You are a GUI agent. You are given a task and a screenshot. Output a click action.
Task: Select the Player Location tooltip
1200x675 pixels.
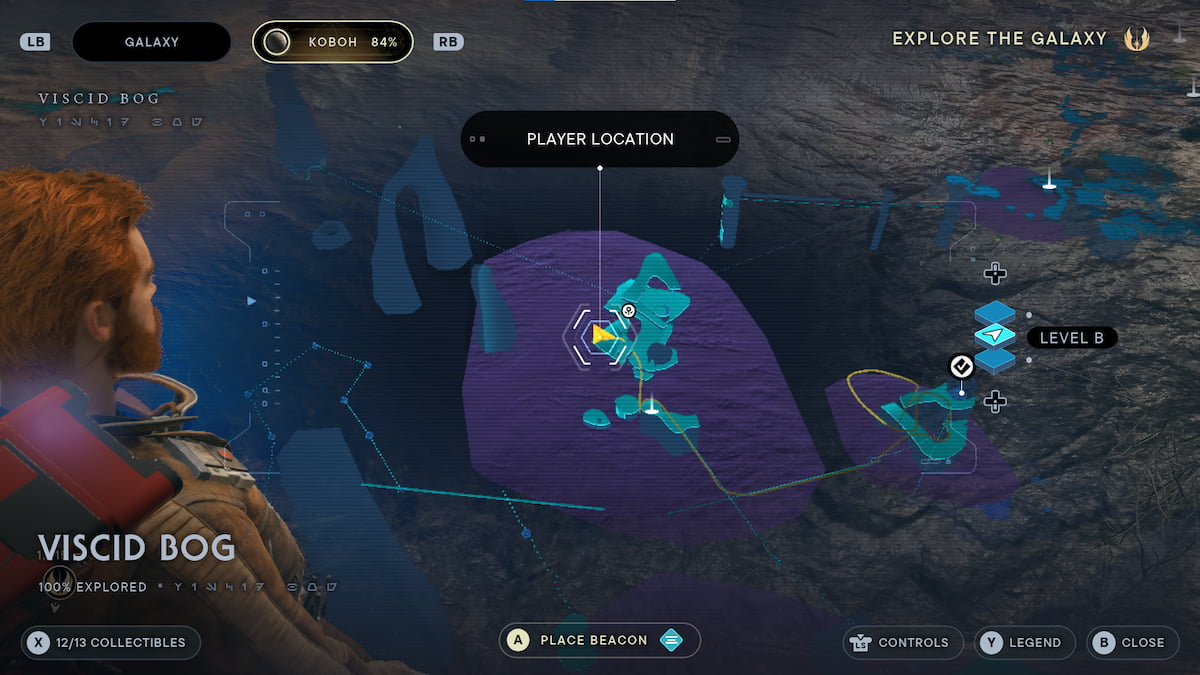(600, 139)
